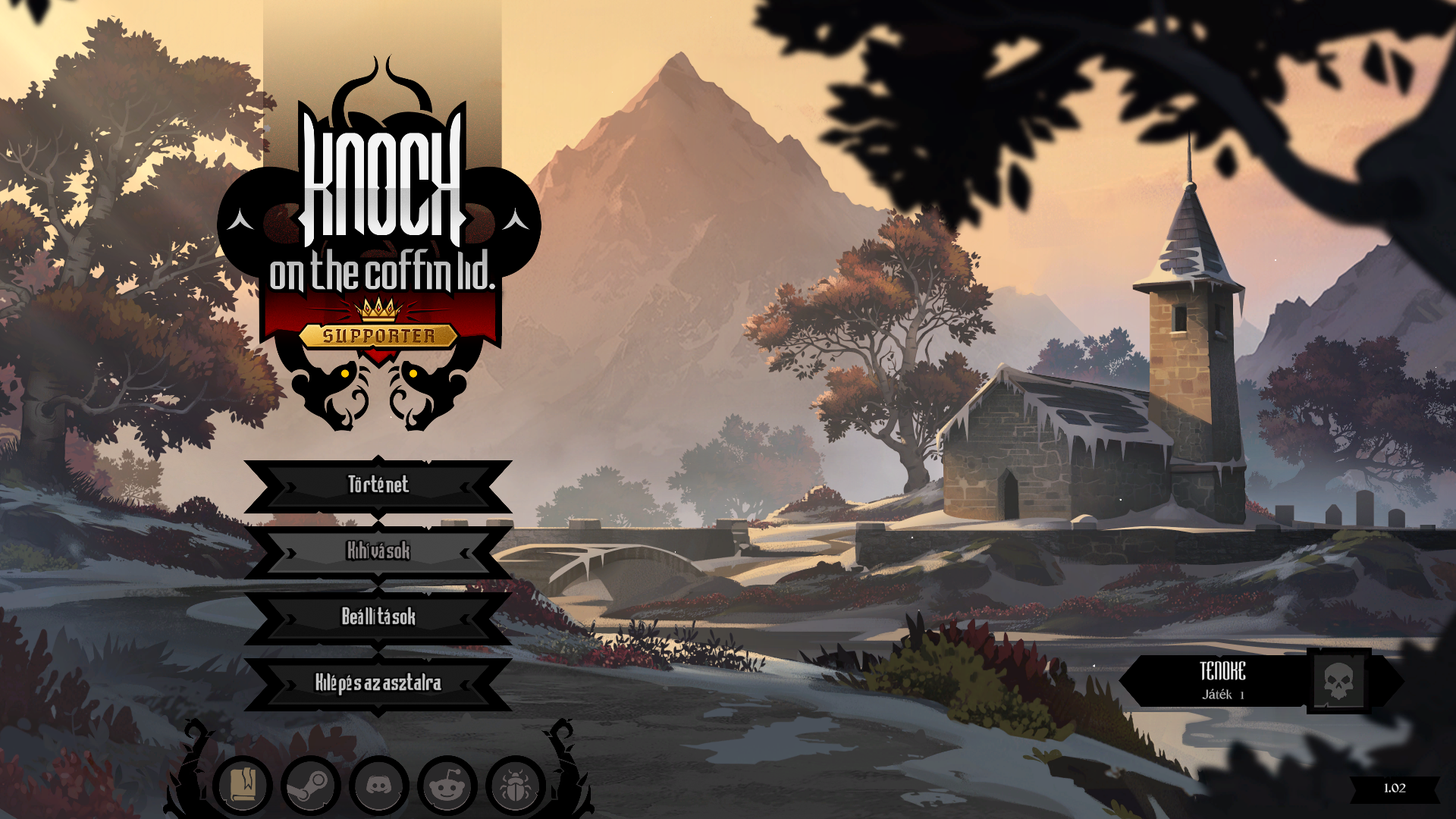Open the Discord community link
1456x819 pixels.
378,785
